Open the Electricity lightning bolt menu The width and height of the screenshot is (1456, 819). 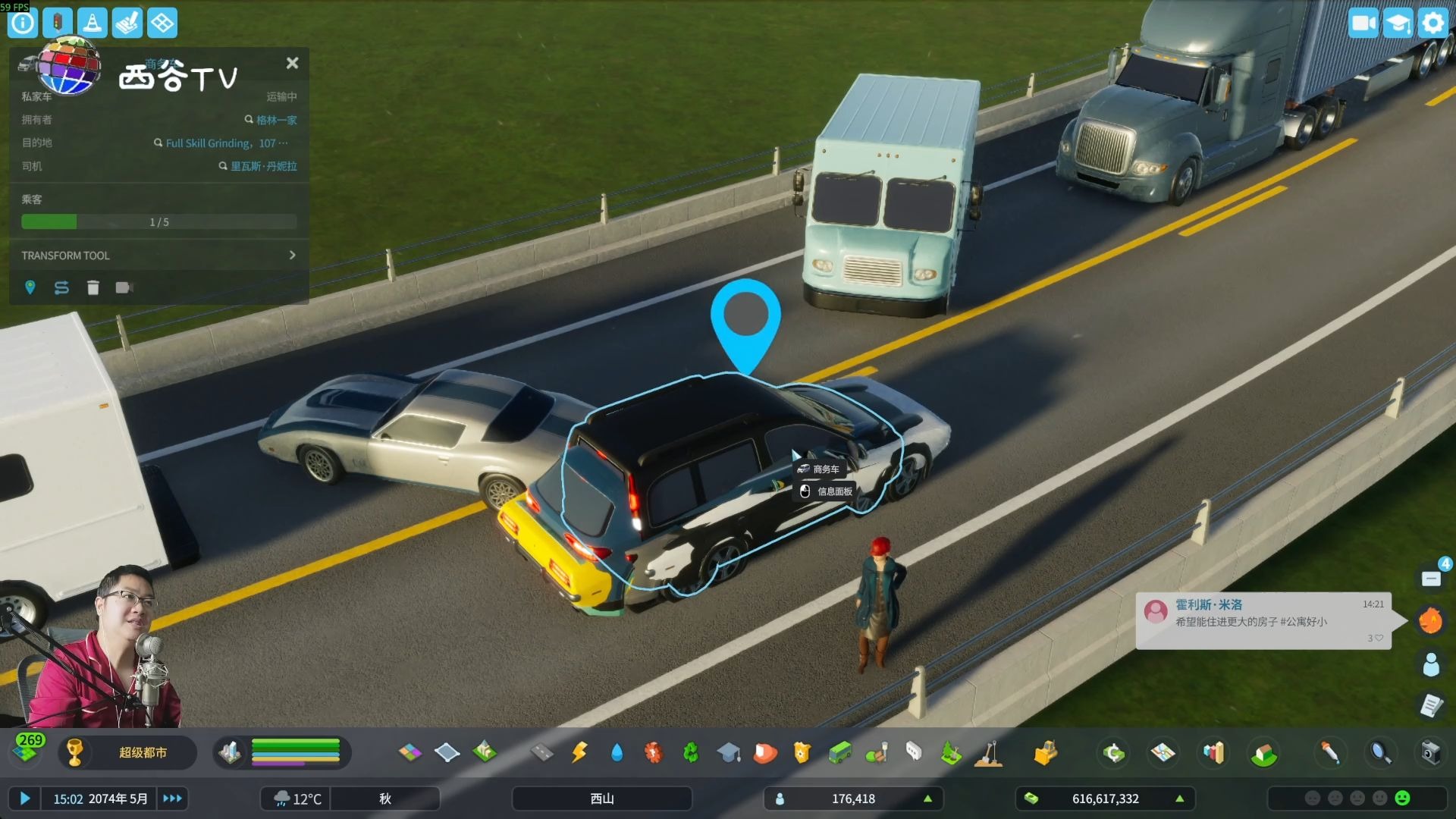click(579, 752)
